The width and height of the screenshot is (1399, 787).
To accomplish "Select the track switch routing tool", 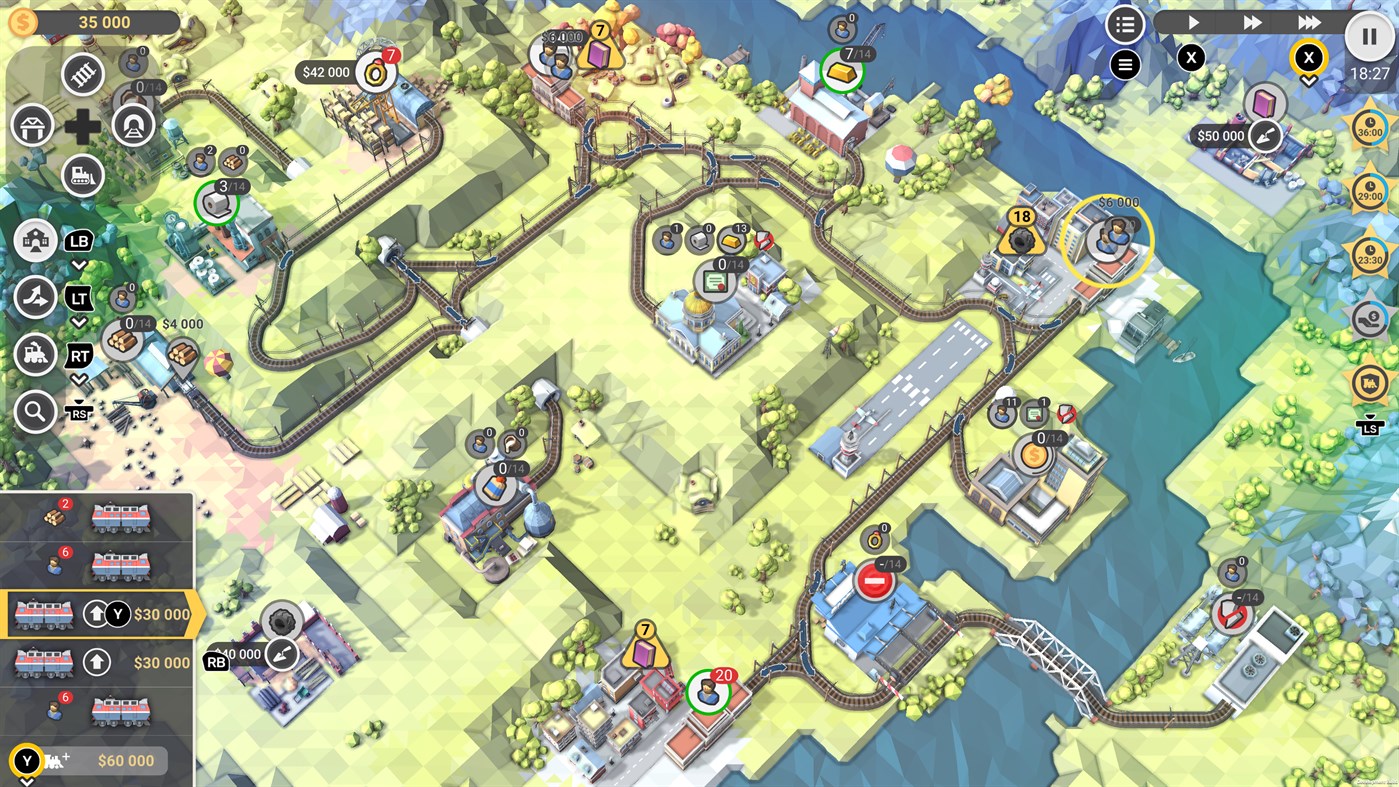I will click(35, 297).
